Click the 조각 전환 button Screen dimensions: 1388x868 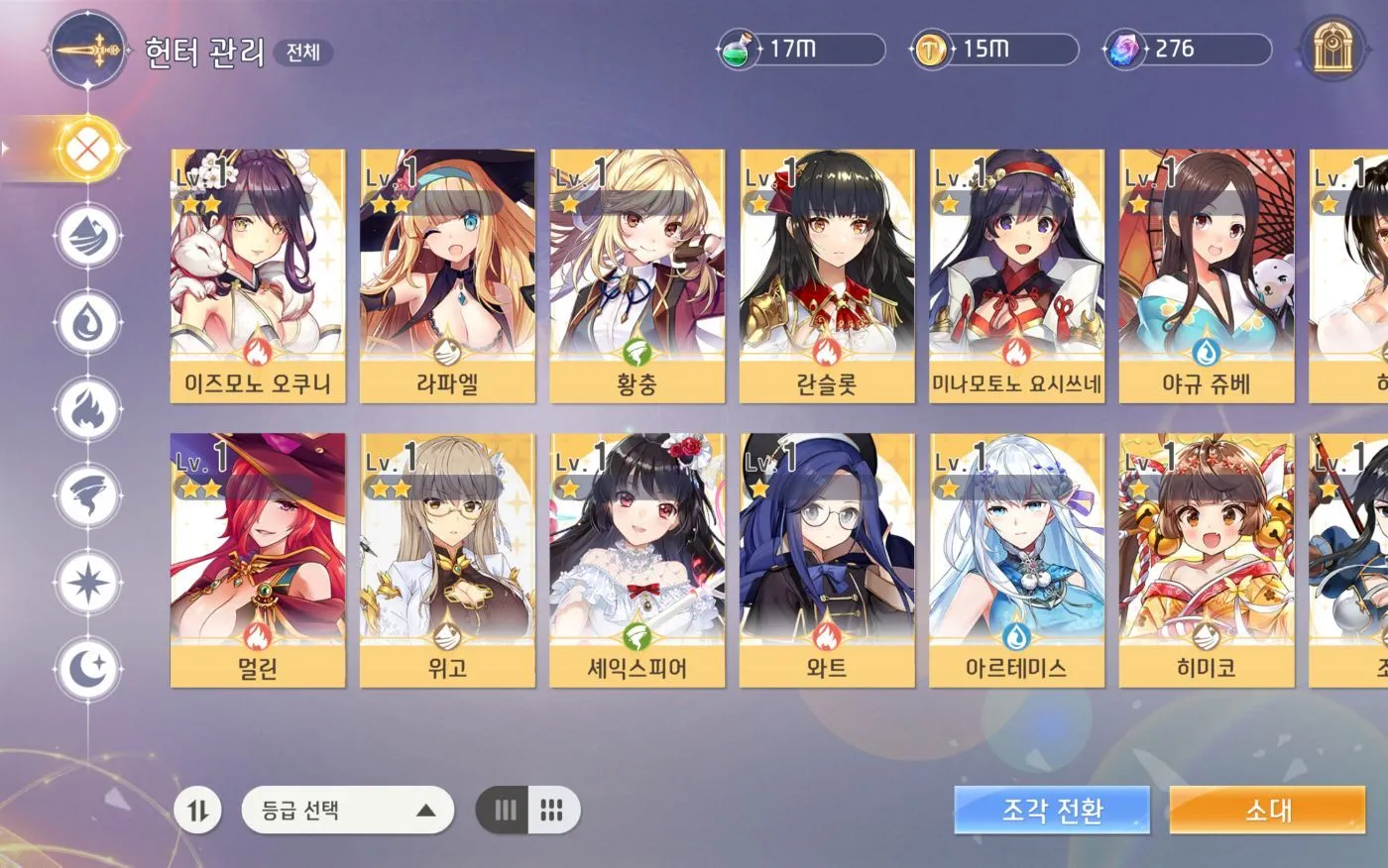[x=1052, y=811]
